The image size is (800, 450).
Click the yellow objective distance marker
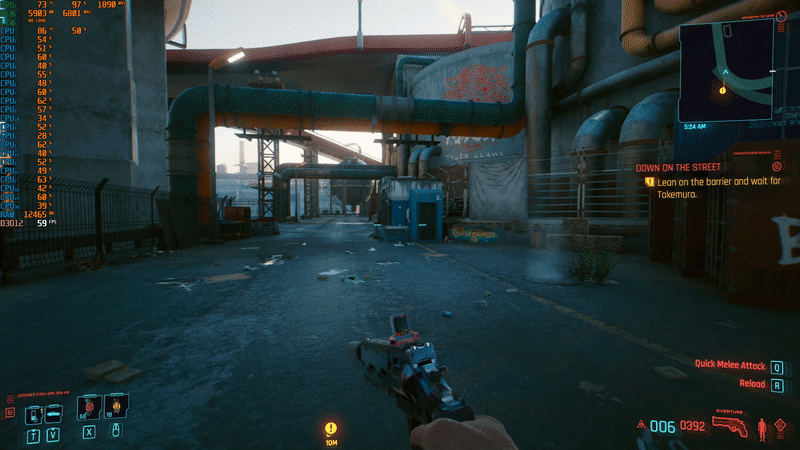(331, 430)
